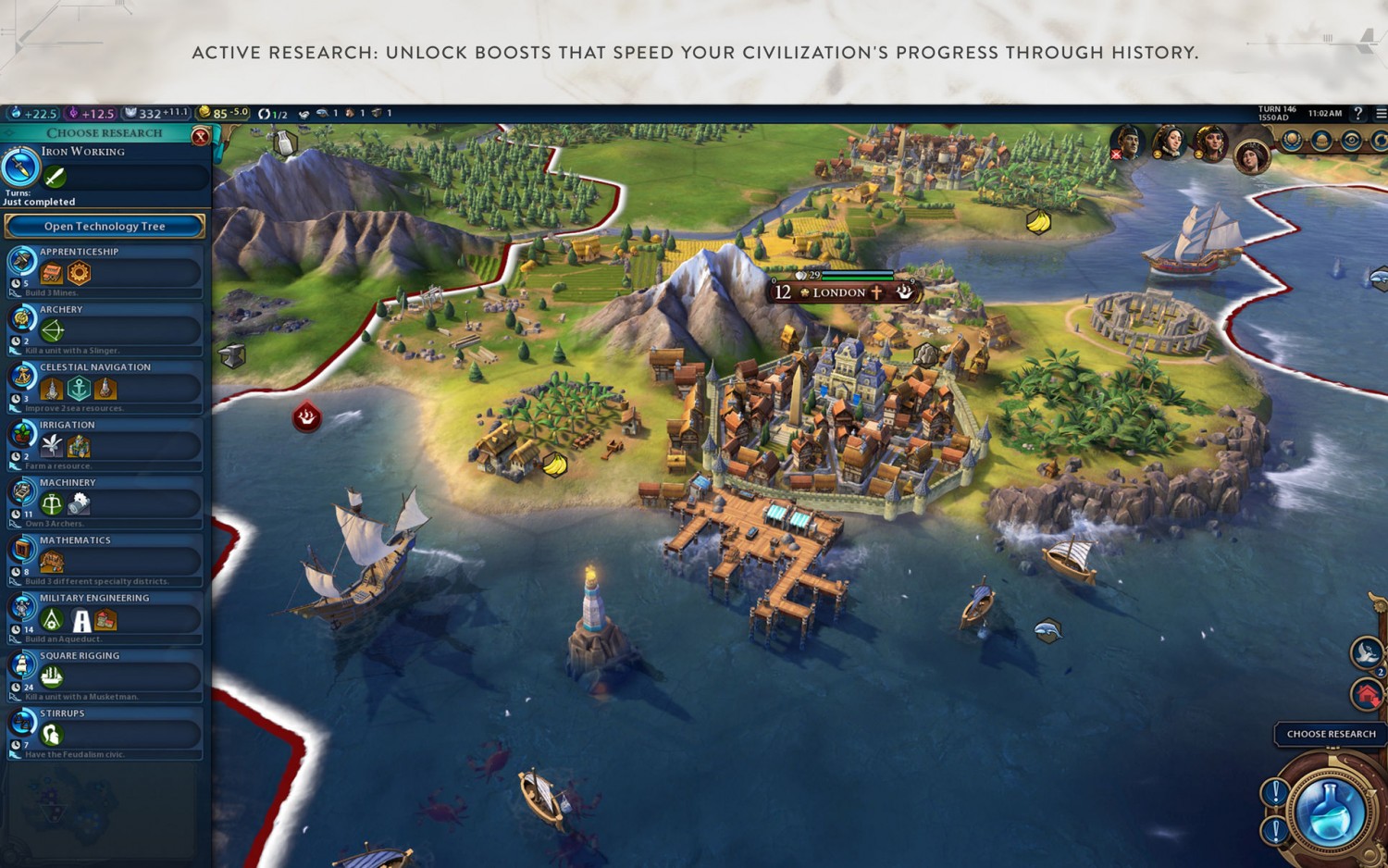This screenshot has height=868, width=1388.
Task: Click the question mark help icon
Action: click(x=1358, y=114)
